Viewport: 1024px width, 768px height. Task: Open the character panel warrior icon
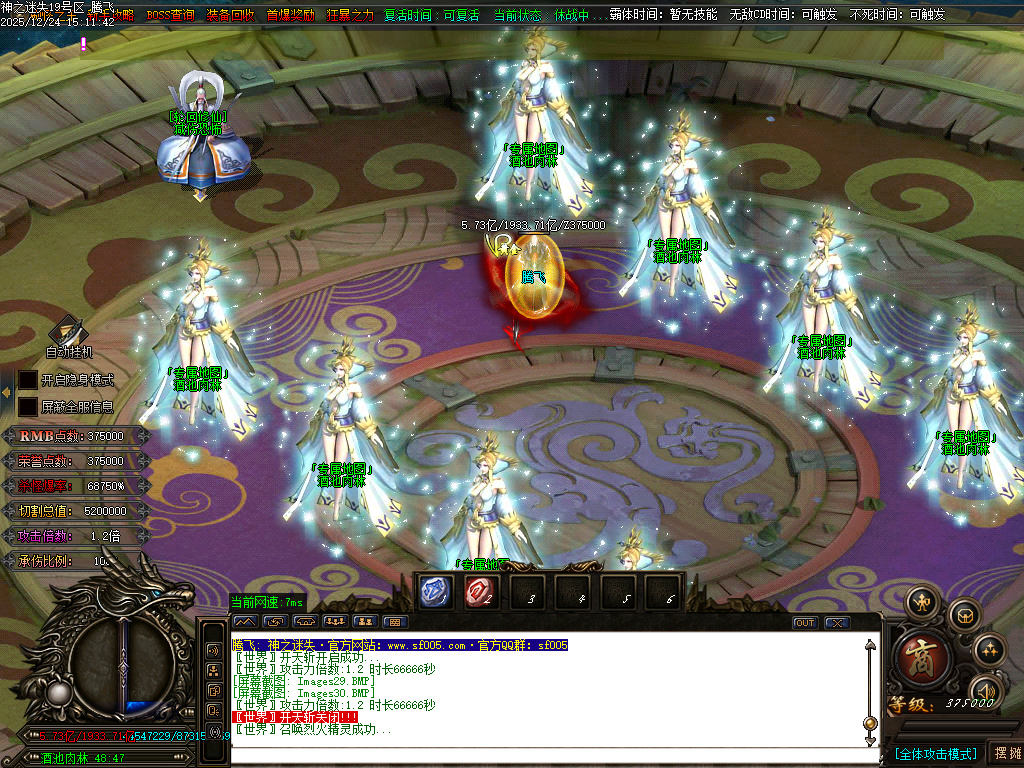(x=920, y=603)
